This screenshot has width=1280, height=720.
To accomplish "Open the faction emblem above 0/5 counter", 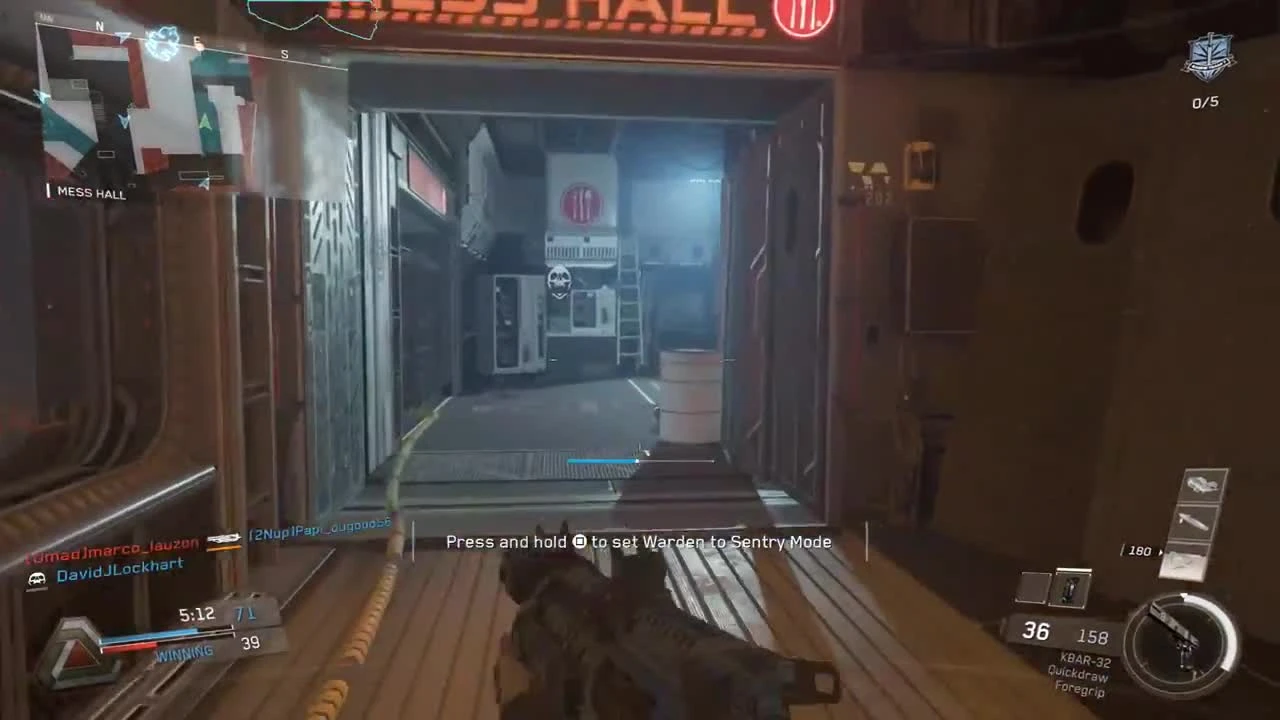I will click(x=1208, y=58).
